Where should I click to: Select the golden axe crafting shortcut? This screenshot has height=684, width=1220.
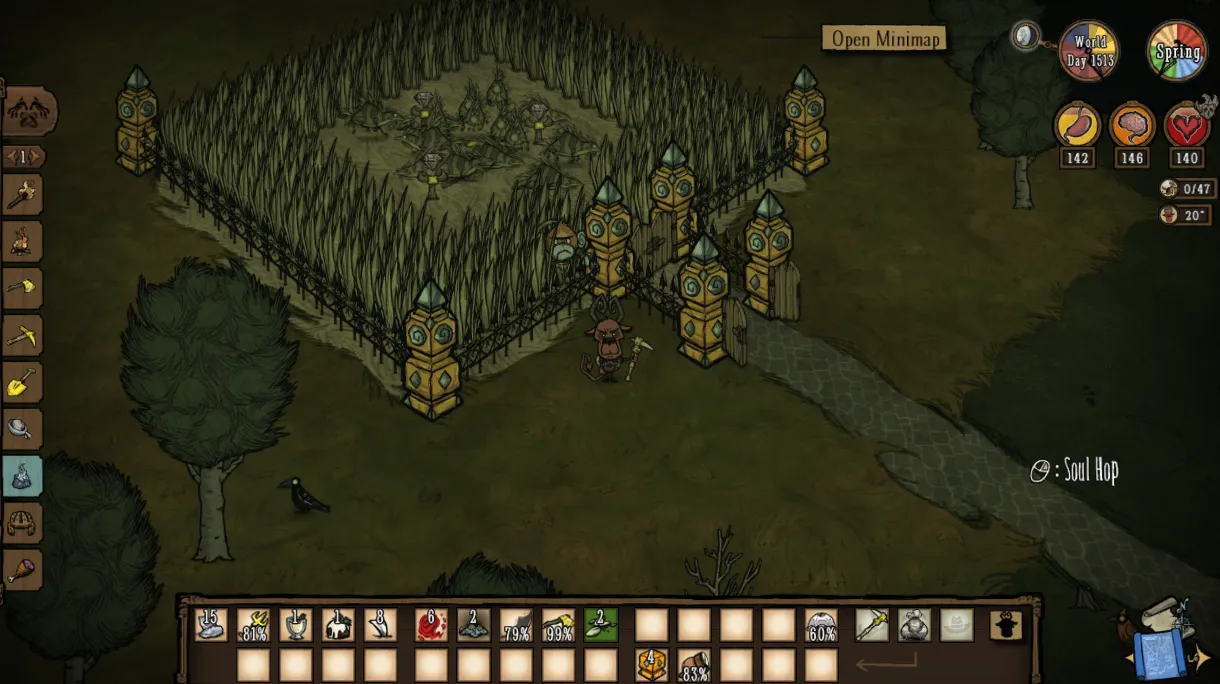(23, 289)
